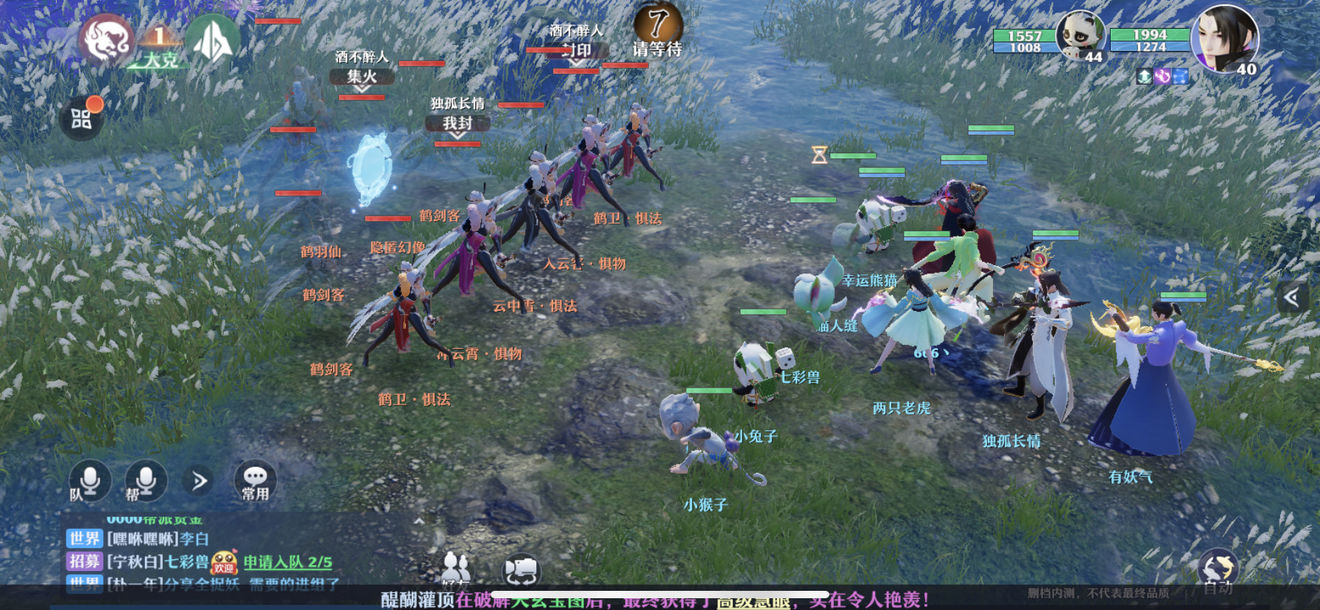Screen dimensions: 1320x610
Task: Select the panda pet portrait
Action: 1081,38
